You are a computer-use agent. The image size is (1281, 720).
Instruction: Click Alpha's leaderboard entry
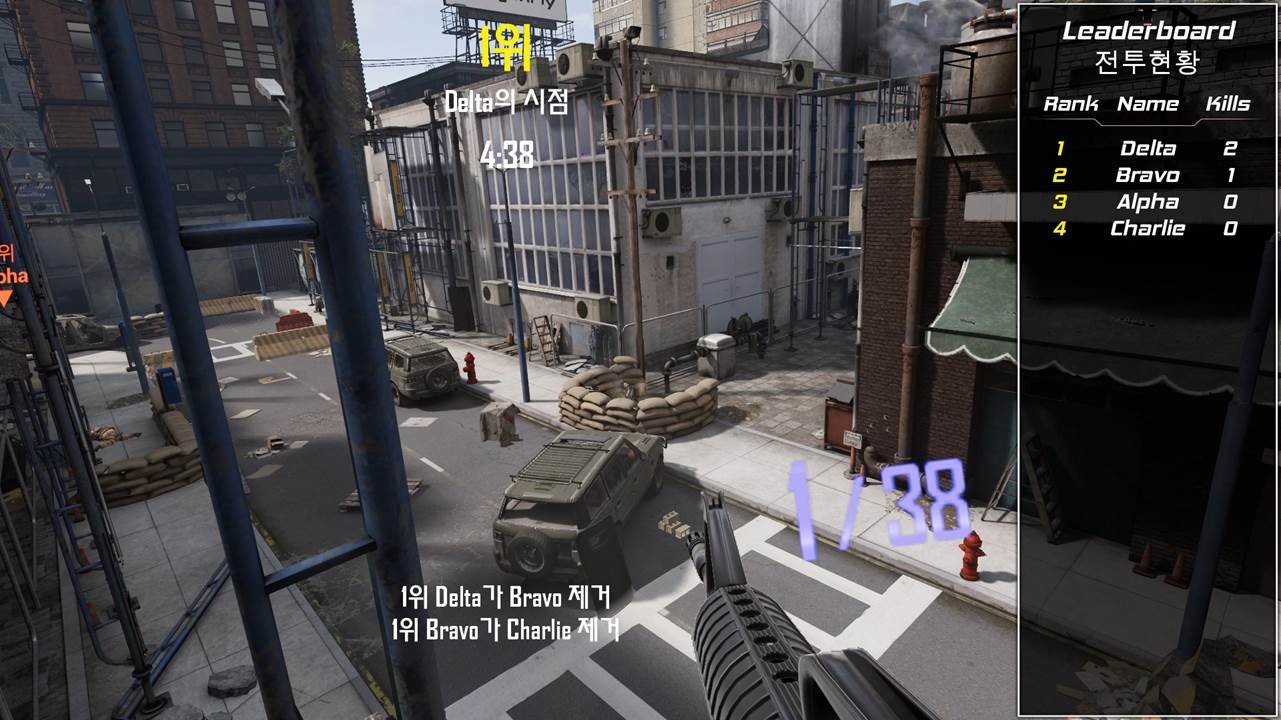1147,203
